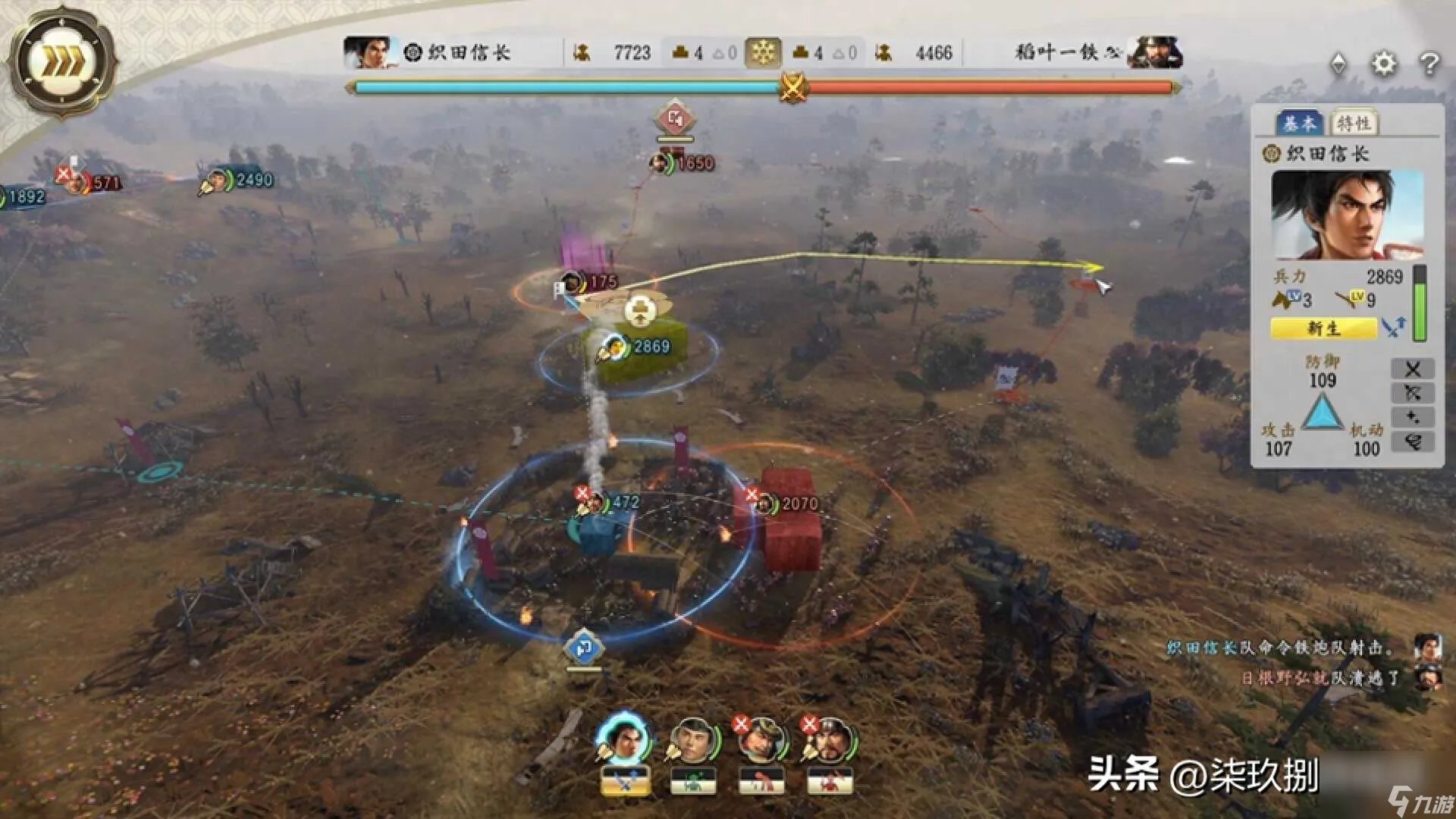This screenshot has height=819, width=1456.
Task: Click the diamond icon beside the gear
Action: click(x=1338, y=64)
